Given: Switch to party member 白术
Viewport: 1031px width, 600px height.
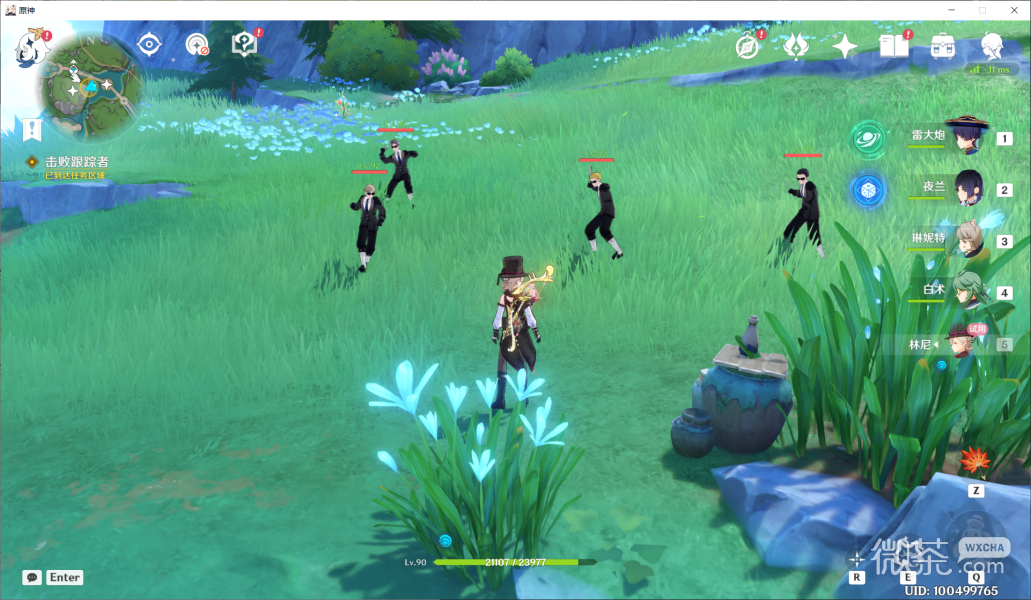Looking at the screenshot, I should click(x=967, y=291).
